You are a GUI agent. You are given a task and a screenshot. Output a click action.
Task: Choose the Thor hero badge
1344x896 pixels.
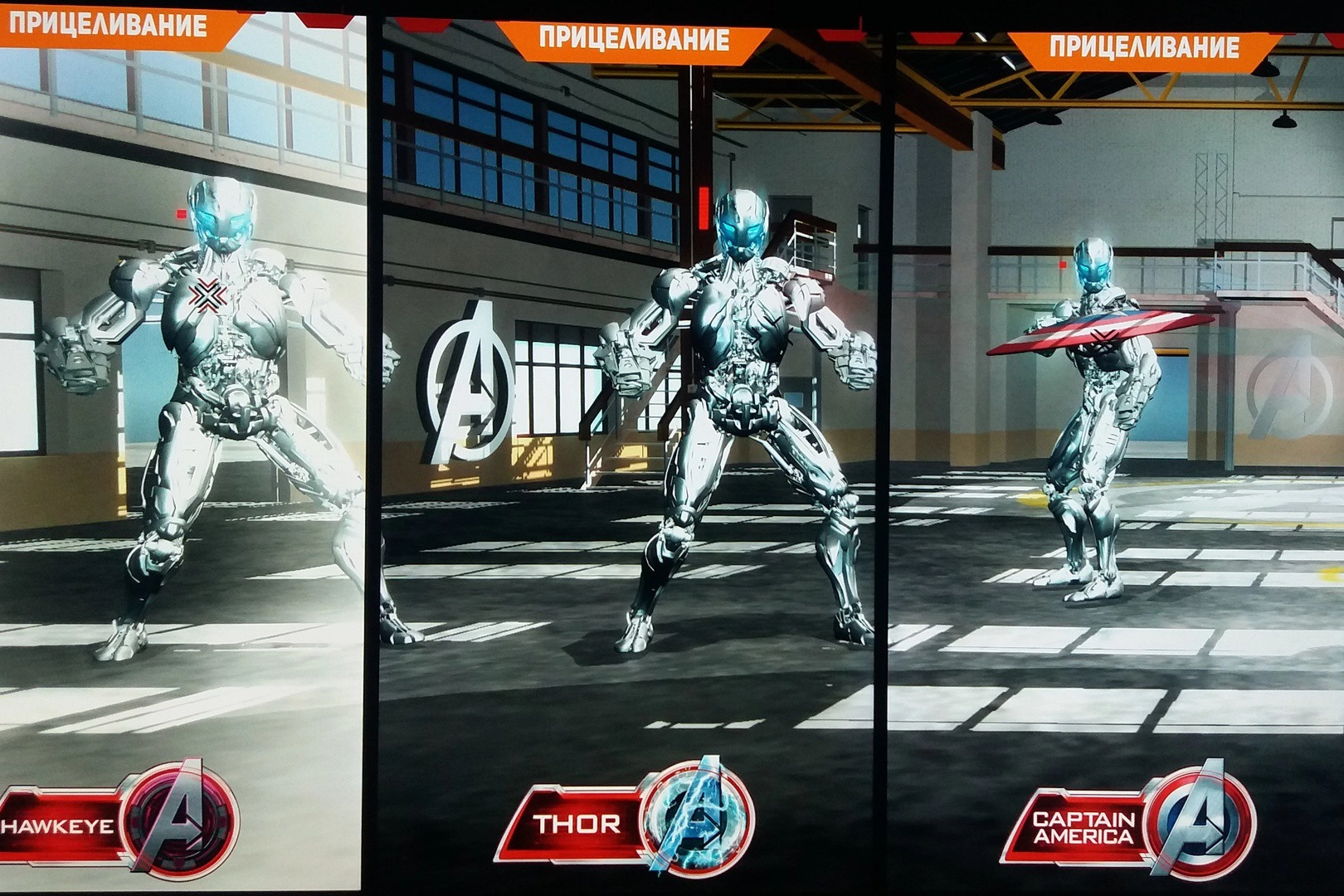point(631,821)
